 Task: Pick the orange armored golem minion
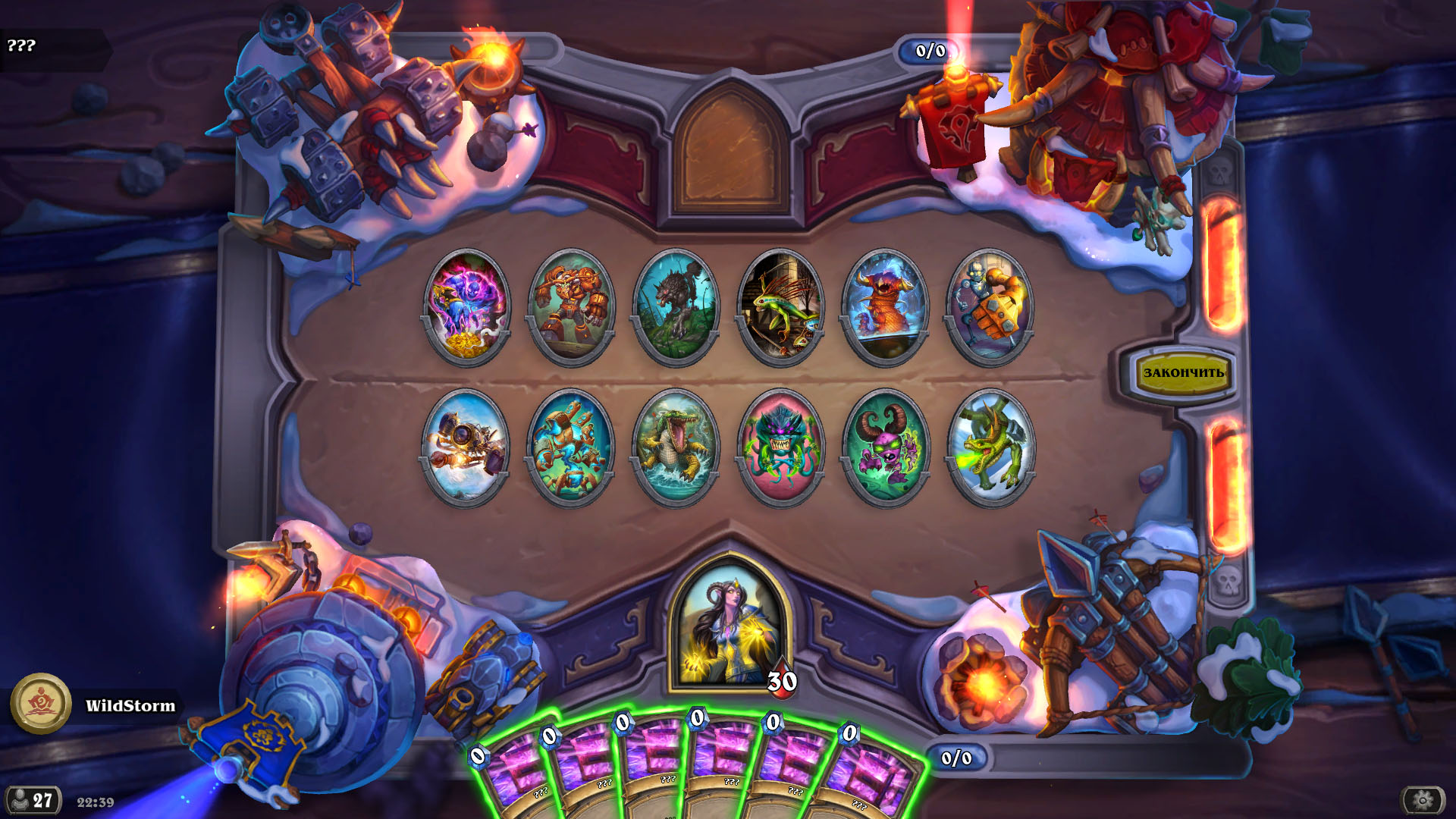(x=571, y=307)
